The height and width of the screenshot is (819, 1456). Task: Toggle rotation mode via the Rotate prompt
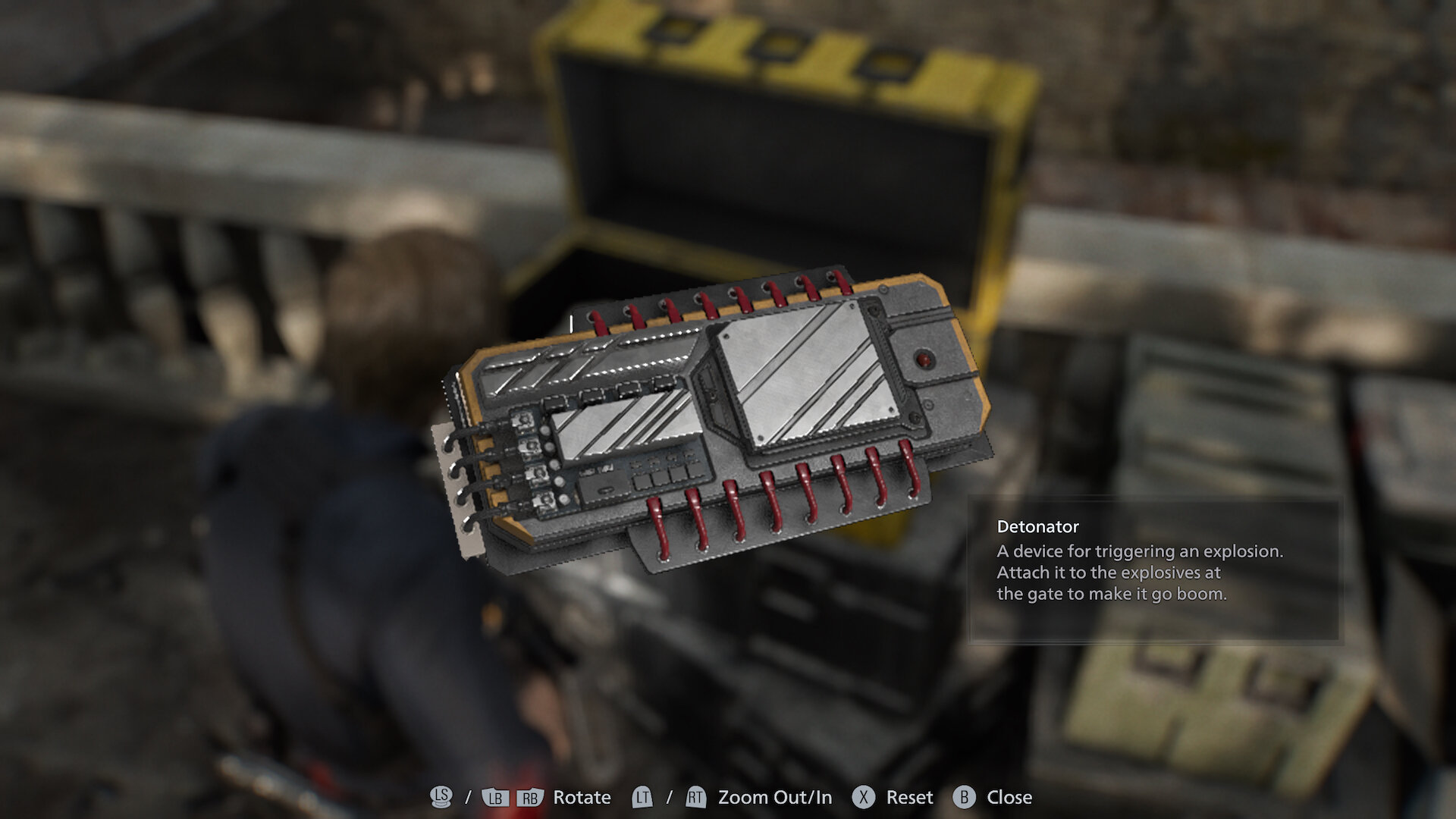(x=580, y=797)
